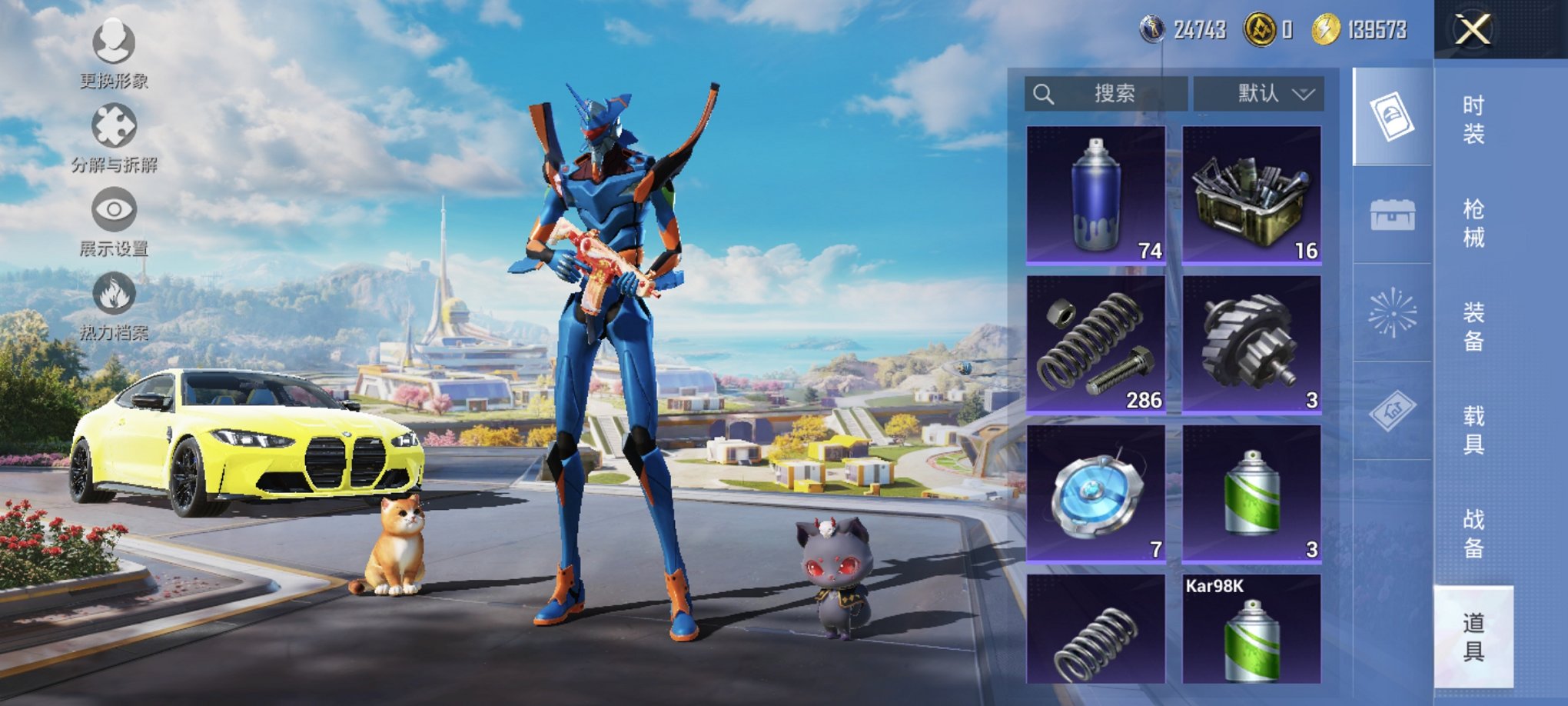The height and width of the screenshot is (706, 1568).
Task: Select the blue round device item
Action: pyautogui.click(x=1096, y=494)
